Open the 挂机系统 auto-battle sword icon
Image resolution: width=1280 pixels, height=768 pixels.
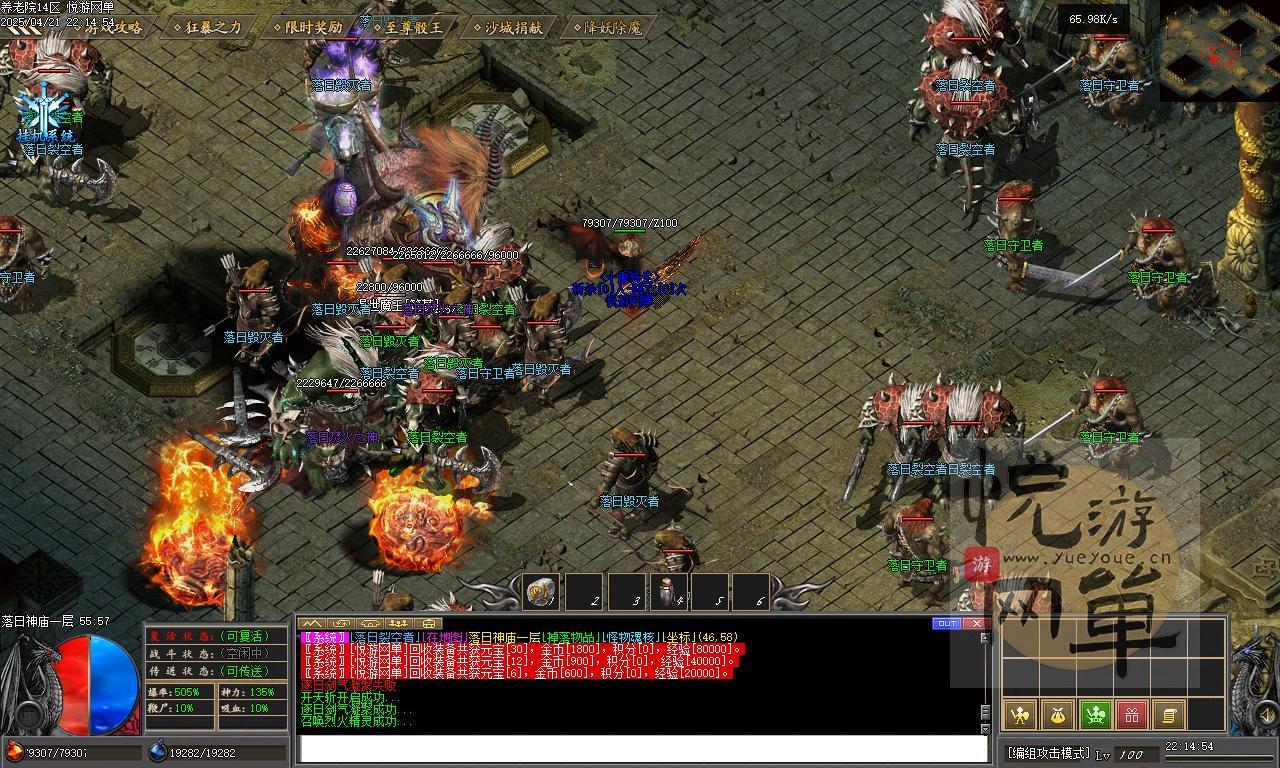45,110
